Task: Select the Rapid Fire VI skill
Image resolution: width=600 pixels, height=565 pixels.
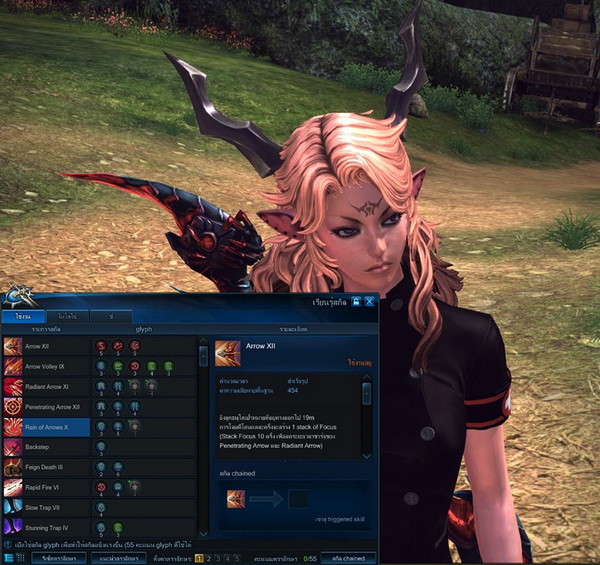Action: 45,487
